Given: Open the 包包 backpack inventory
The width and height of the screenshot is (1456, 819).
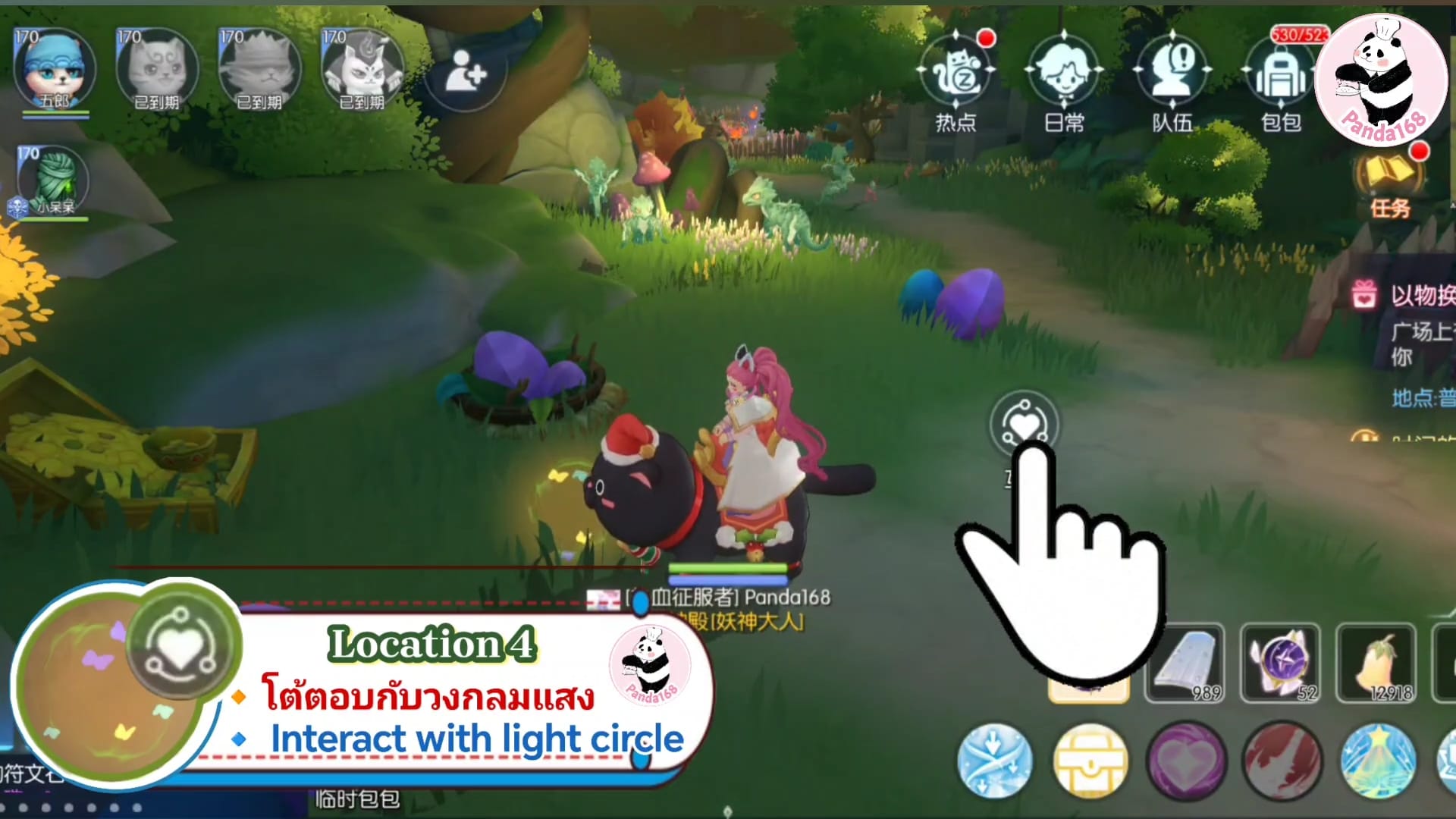Looking at the screenshot, I should click(1280, 76).
